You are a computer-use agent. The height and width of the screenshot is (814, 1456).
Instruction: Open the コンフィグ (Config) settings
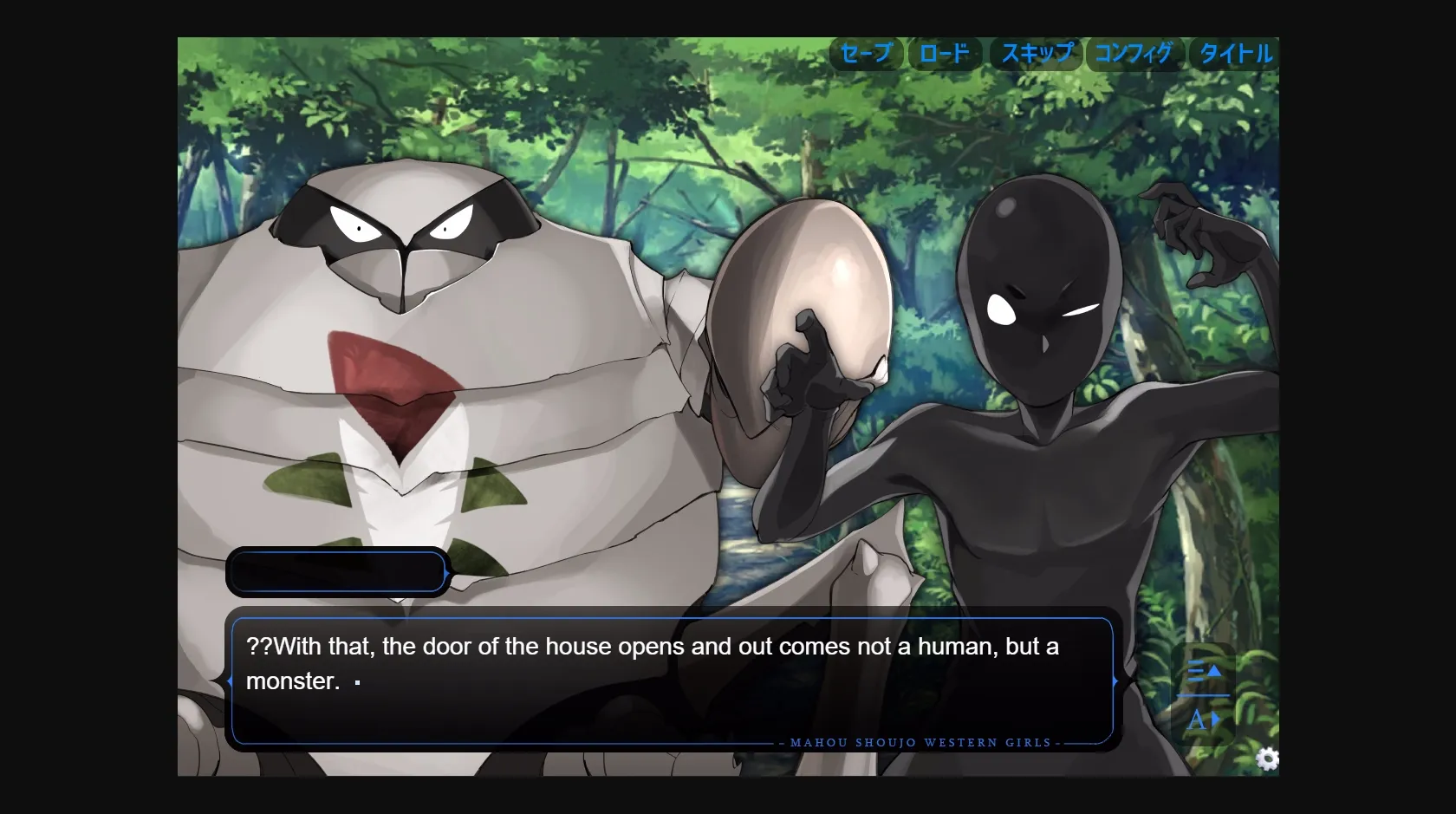[x=1133, y=54]
